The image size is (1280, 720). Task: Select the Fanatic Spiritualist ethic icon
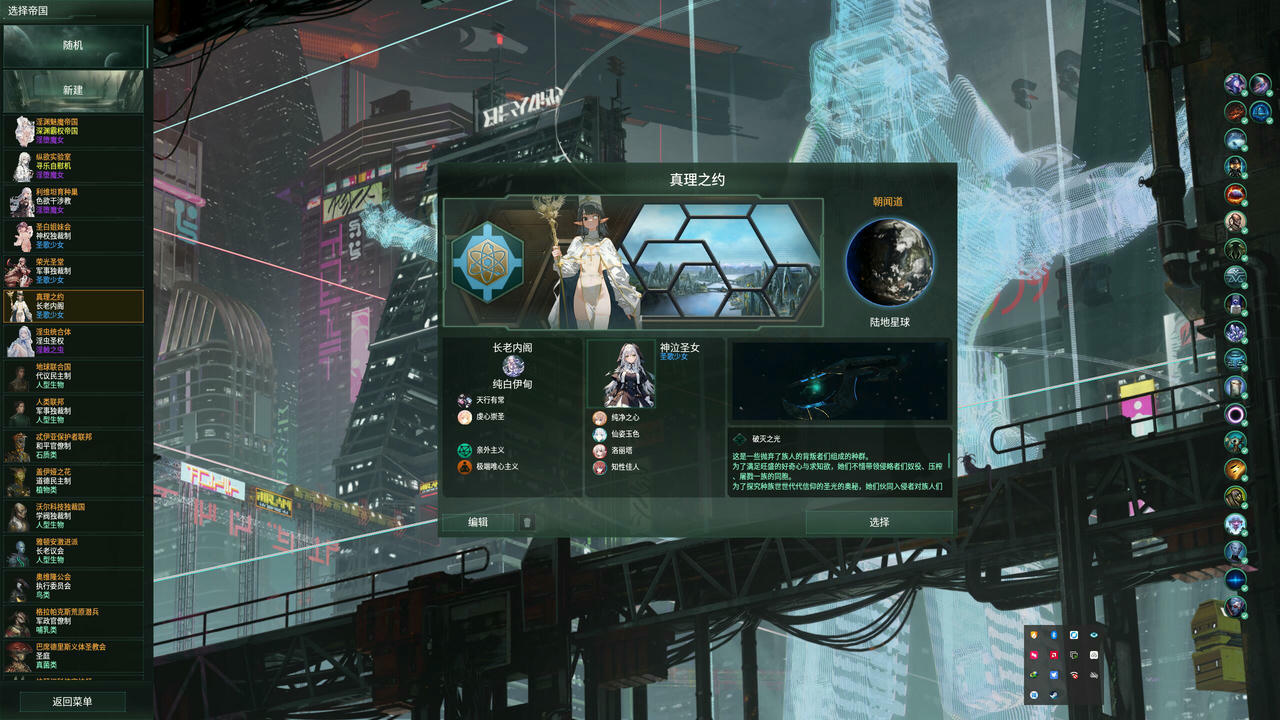(464, 466)
